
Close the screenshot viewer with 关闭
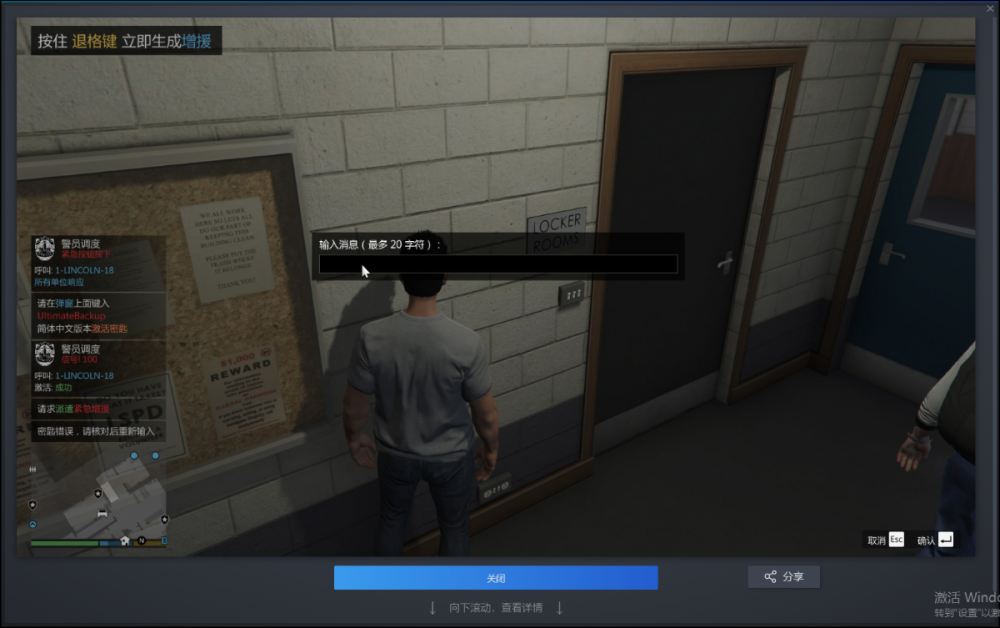(x=495, y=578)
